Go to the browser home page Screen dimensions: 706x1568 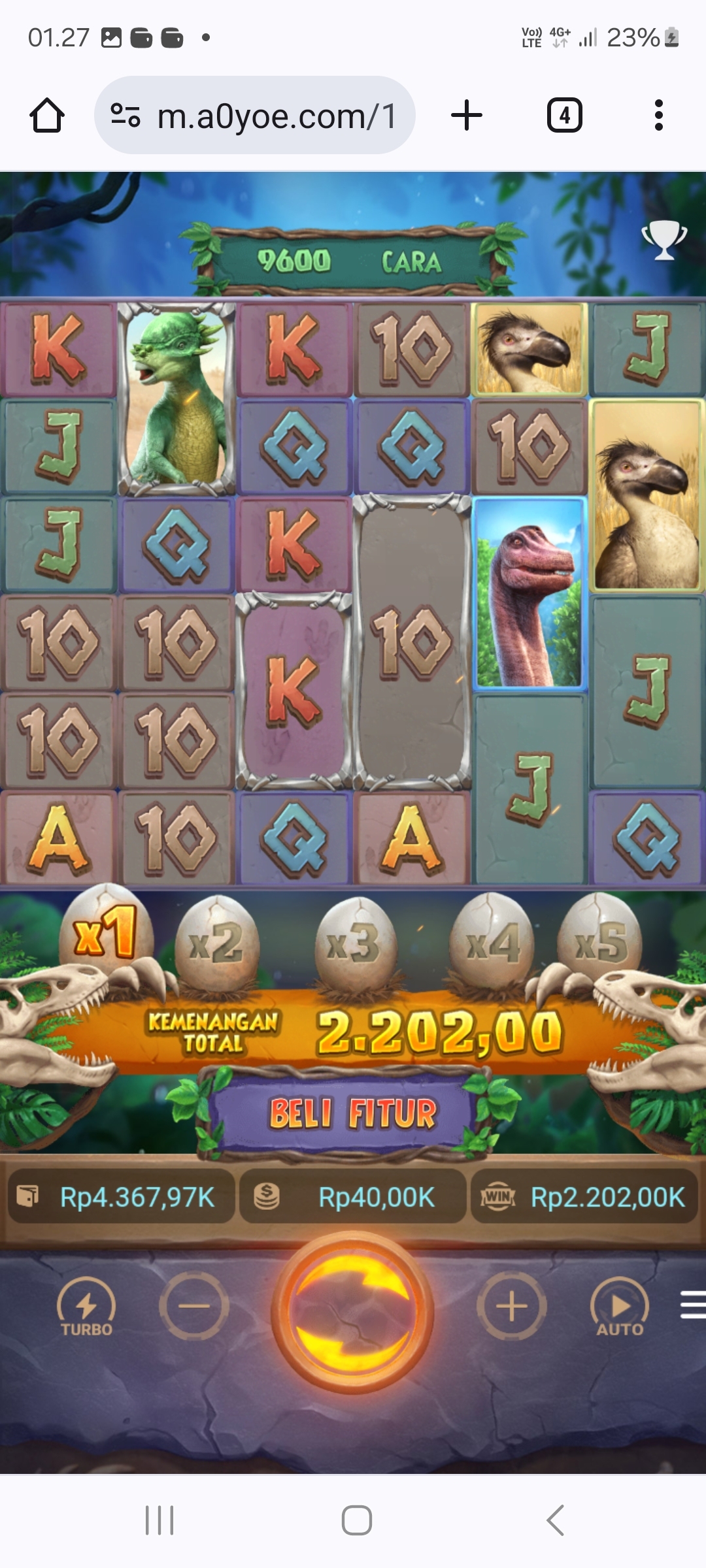pos(47,116)
